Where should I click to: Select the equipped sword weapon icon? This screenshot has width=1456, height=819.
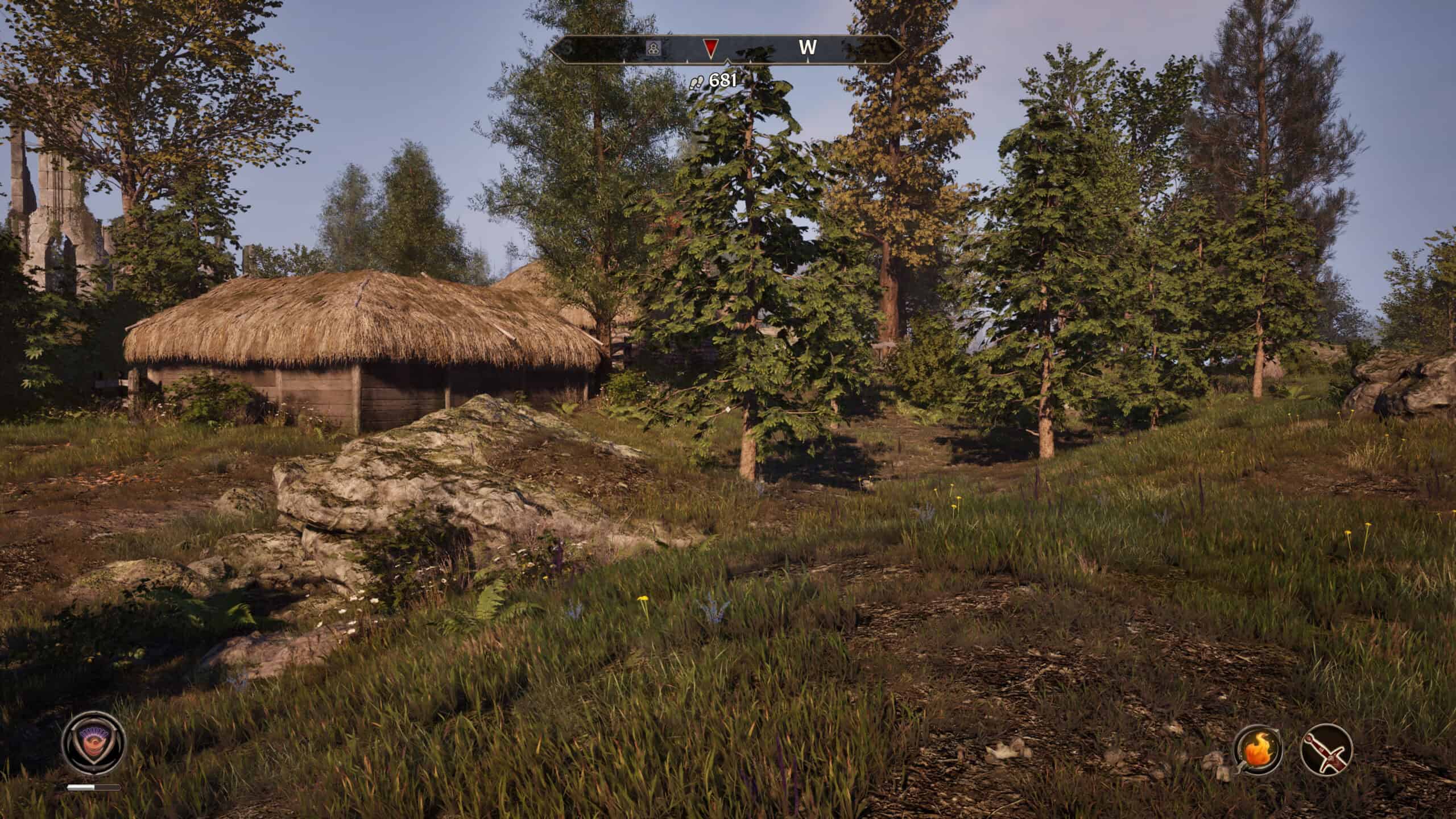tap(1326, 749)
